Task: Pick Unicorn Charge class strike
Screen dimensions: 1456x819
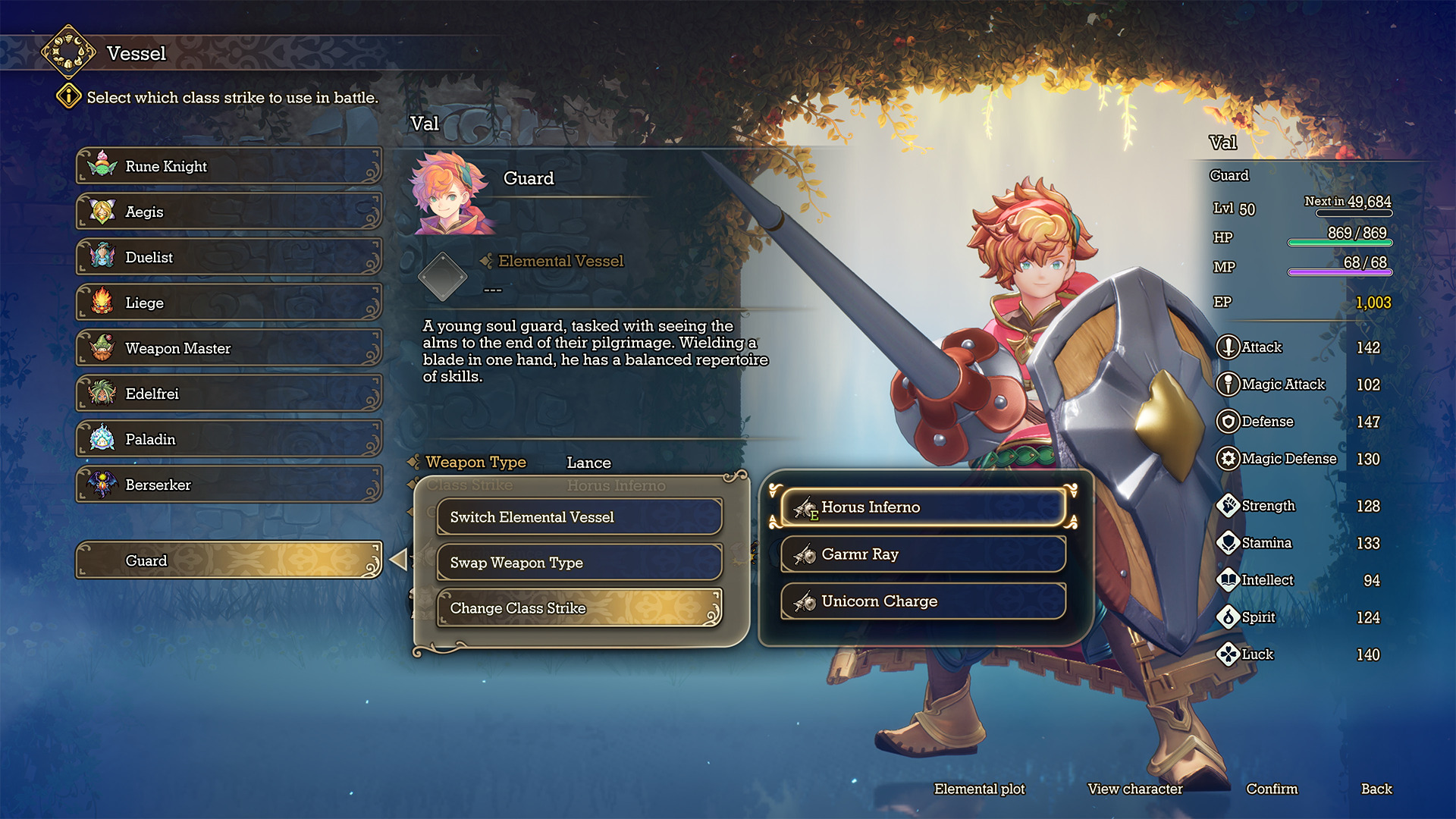Action: click(x=923, y=601)
